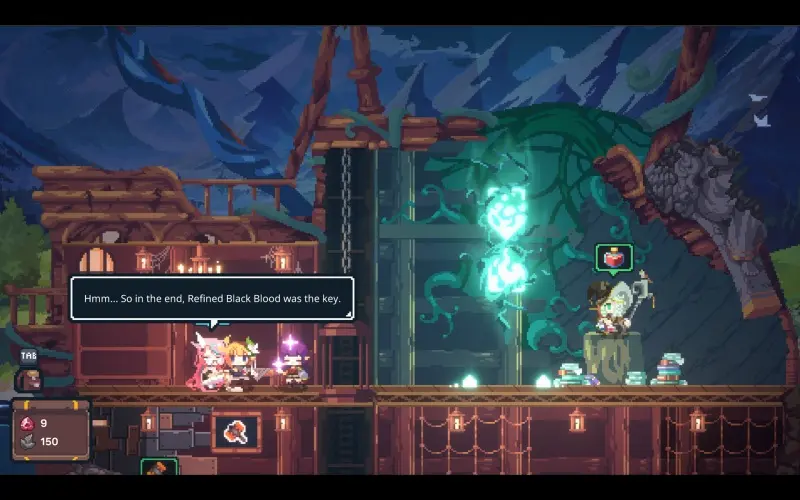This screenshot has height=500, width=800.
Task: Advance the Refined Black Blood dialogue box
Action: point(211,298)
